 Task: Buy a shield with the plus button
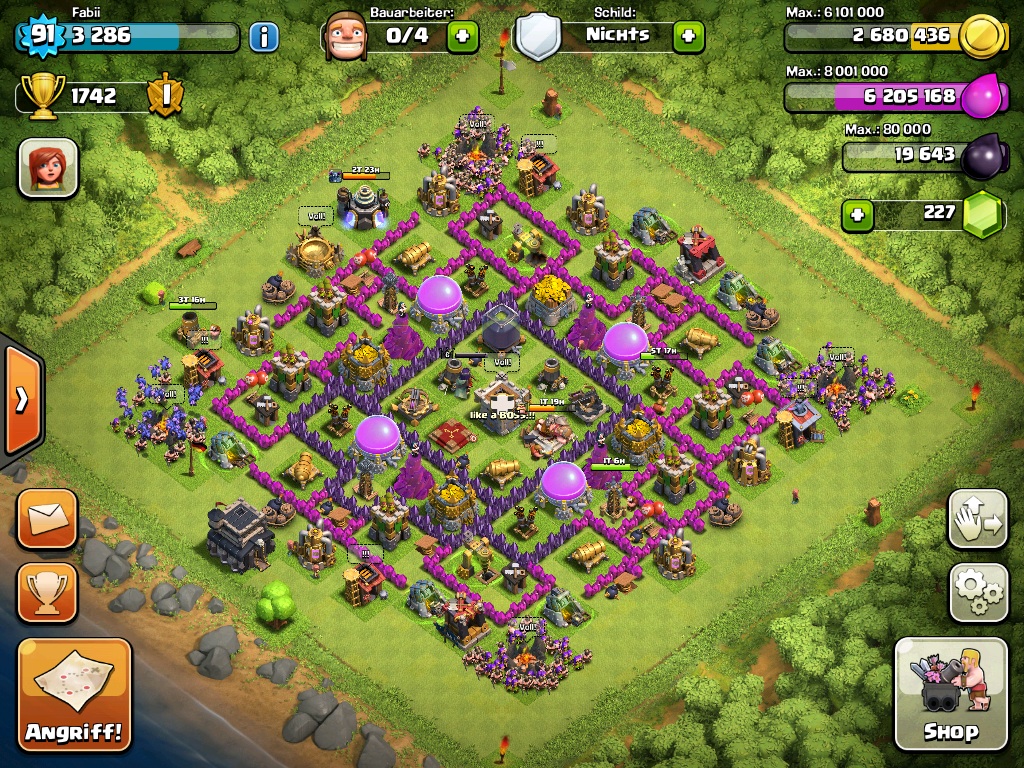(x=688, y=37)
